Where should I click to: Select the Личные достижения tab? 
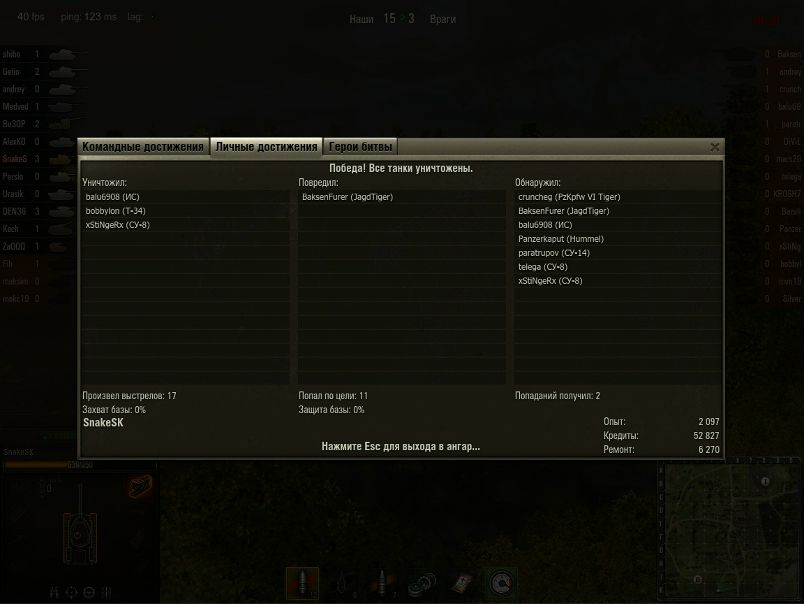tap(266, 147)
